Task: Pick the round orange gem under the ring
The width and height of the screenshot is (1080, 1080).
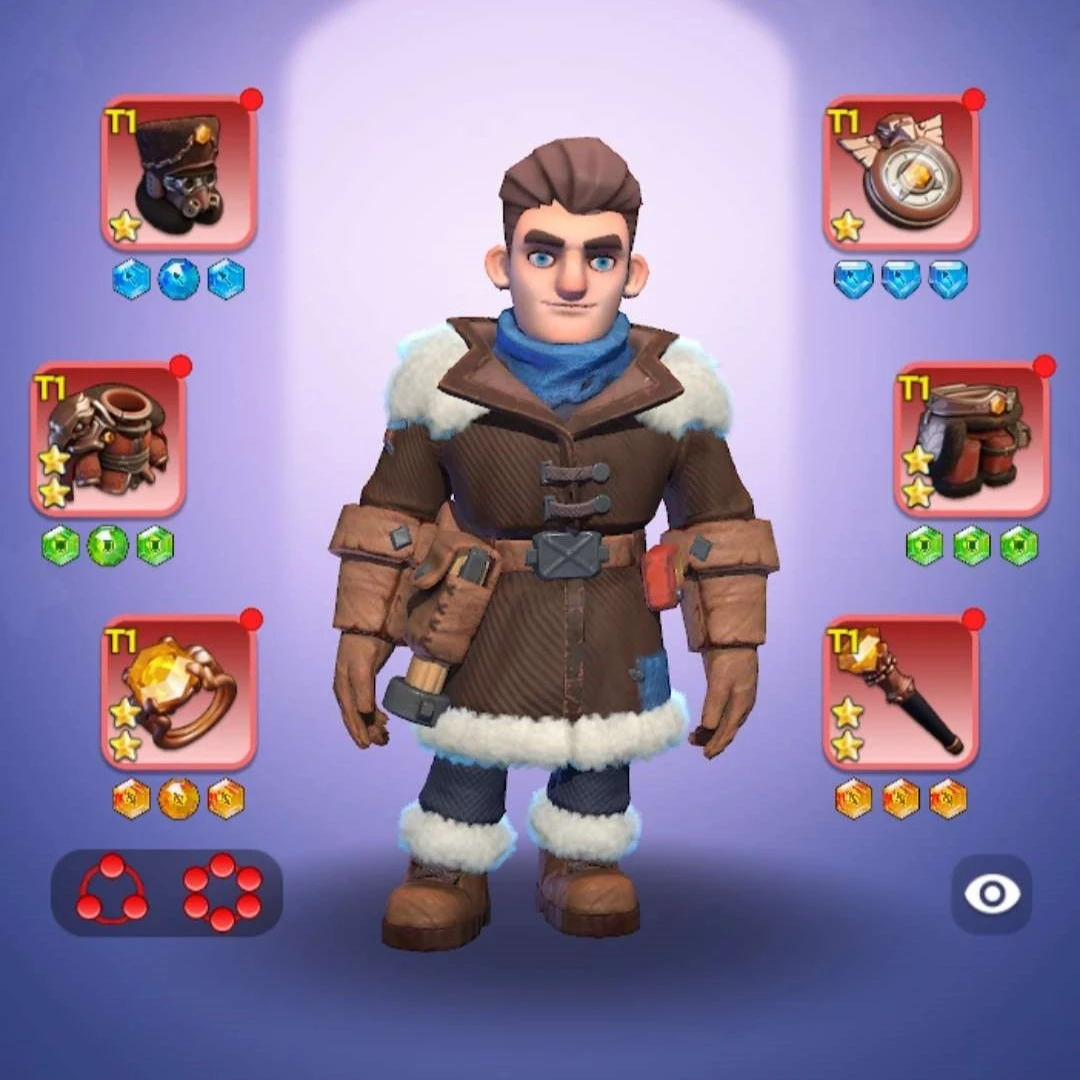Action: click(178, 798)
